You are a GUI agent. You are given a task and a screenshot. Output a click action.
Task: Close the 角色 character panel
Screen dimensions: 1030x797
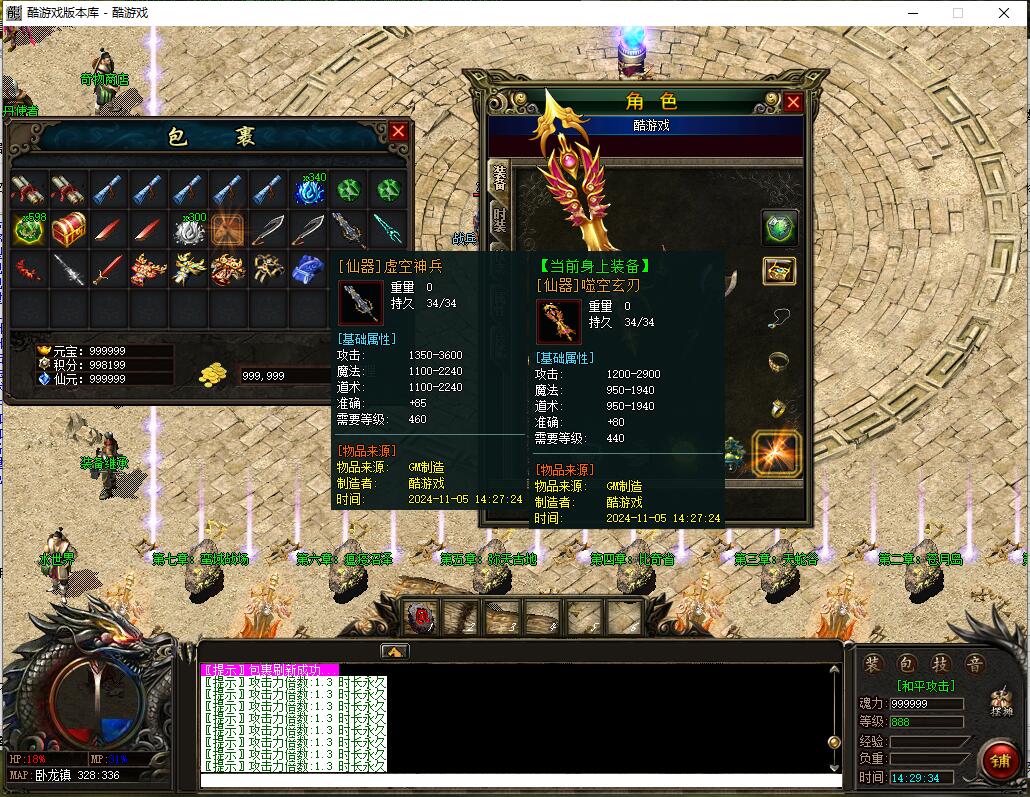793,102
